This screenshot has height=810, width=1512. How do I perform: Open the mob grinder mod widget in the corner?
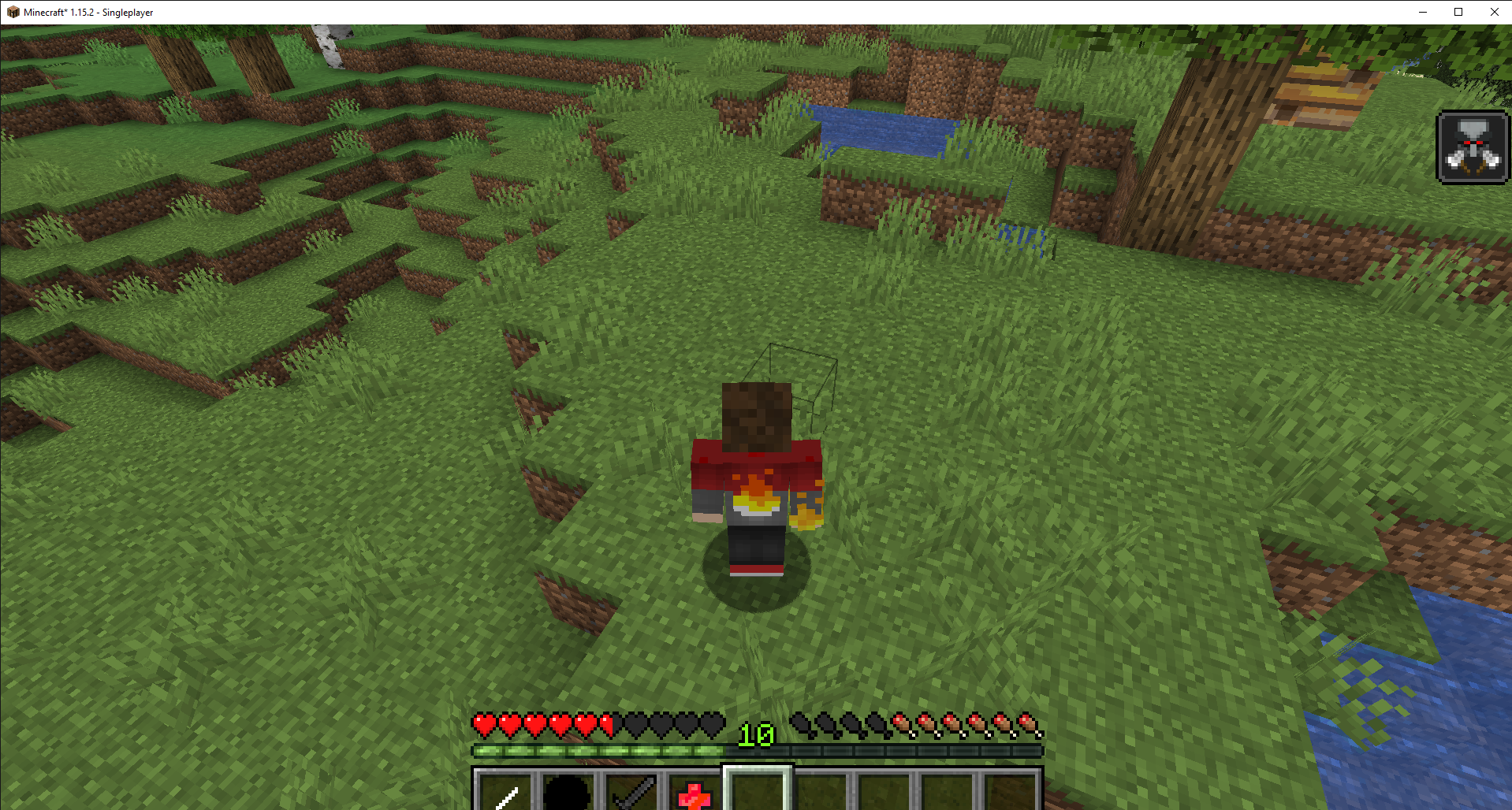(1473, 147)
